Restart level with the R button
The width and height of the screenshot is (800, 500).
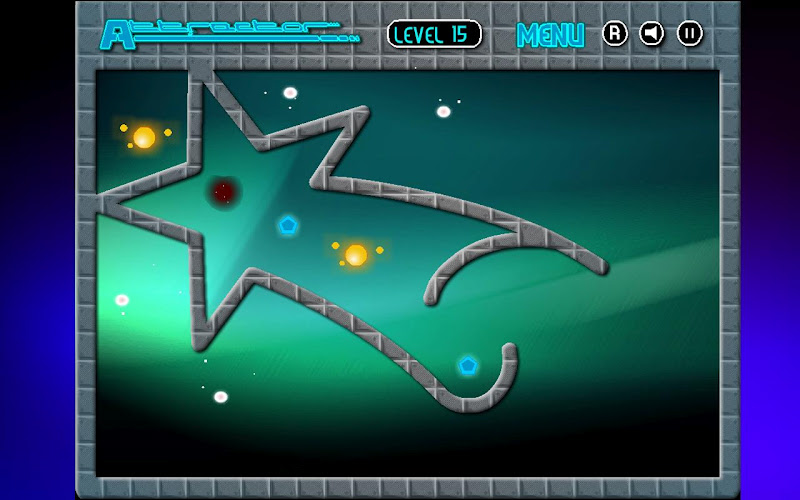(614, 34)
